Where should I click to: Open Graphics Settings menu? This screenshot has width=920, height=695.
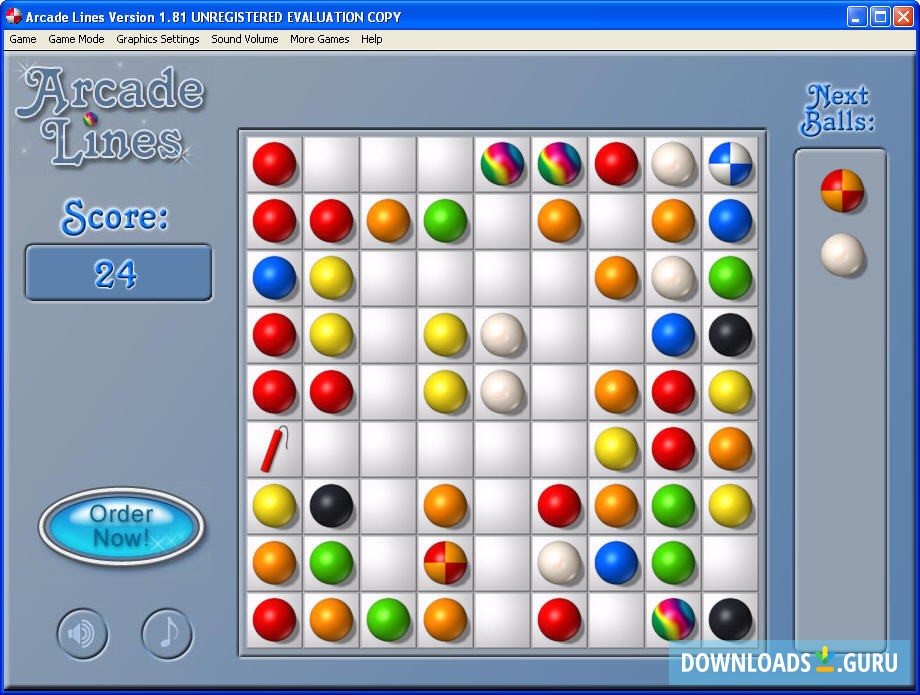click(159, 39)
